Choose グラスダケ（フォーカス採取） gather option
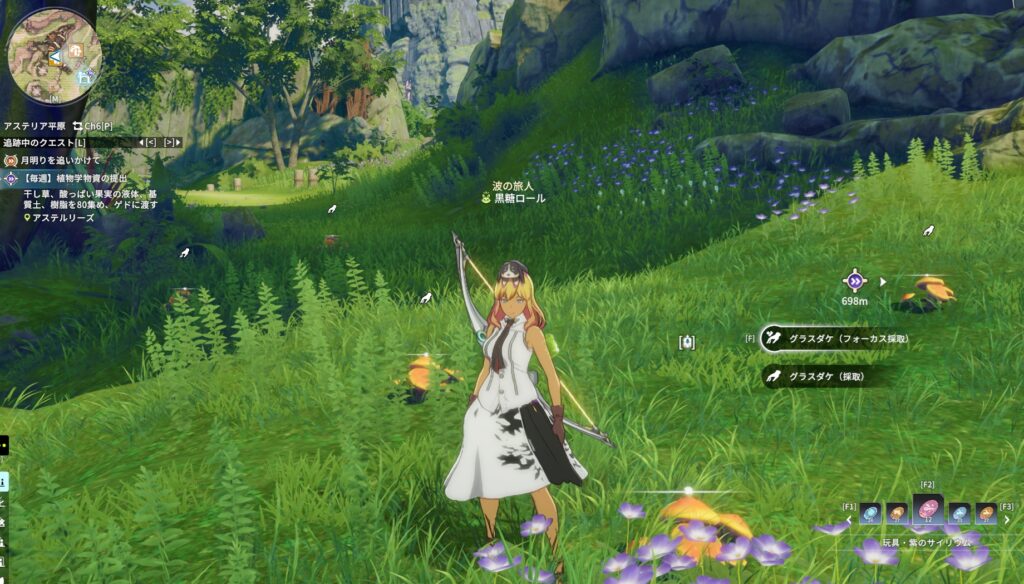 836,339
